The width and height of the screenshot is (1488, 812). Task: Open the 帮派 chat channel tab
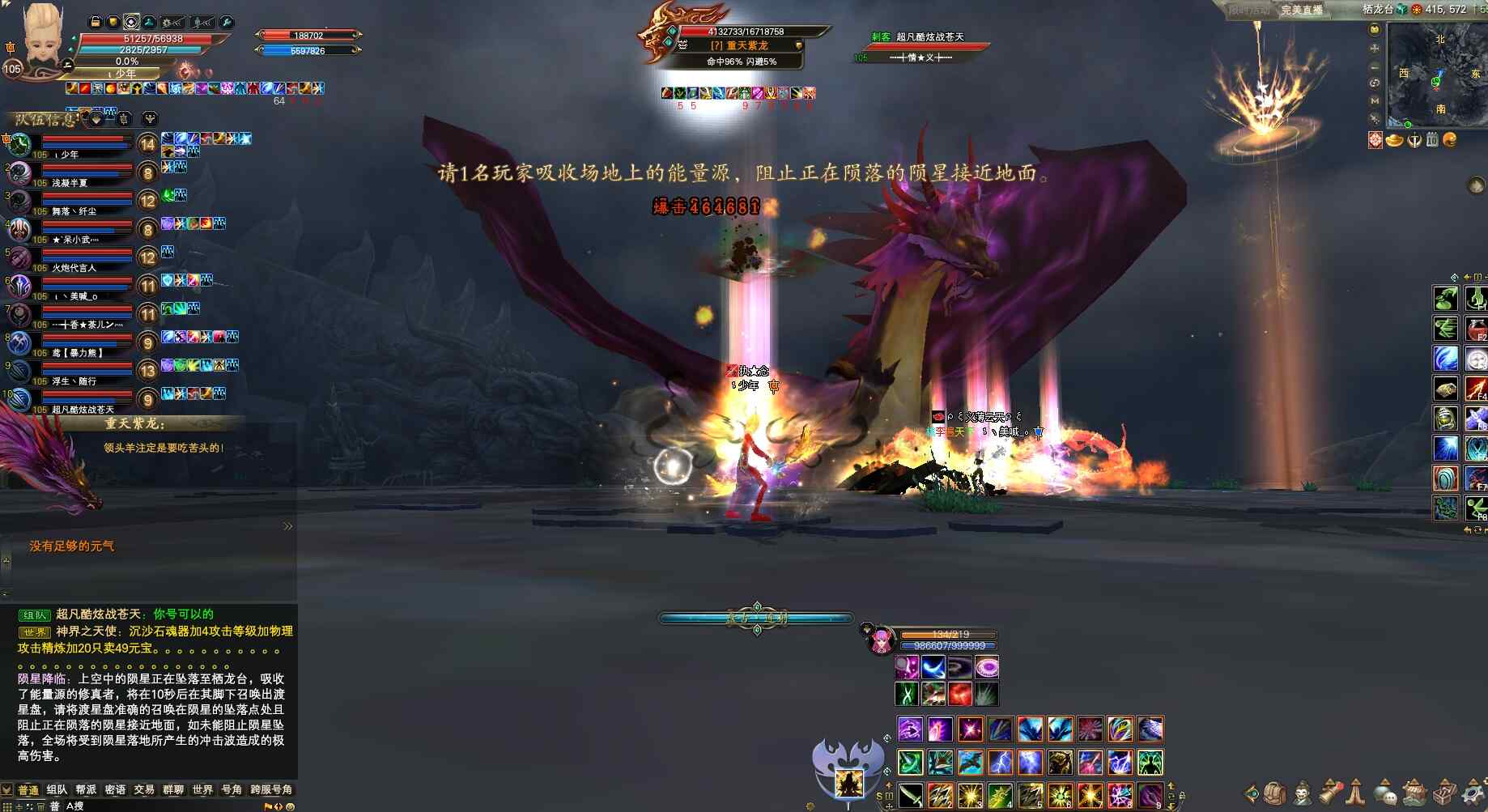(x=86, y=789)
